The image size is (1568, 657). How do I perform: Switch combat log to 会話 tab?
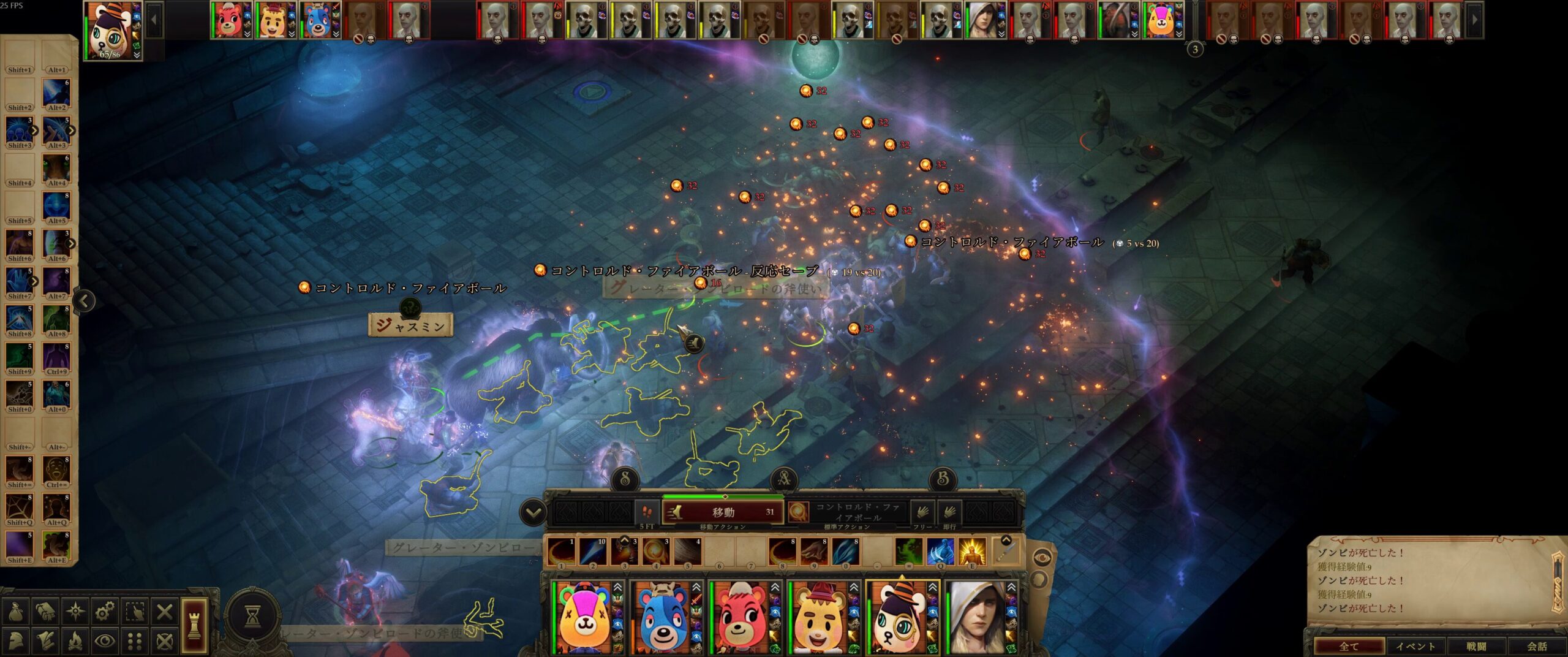1537,646
